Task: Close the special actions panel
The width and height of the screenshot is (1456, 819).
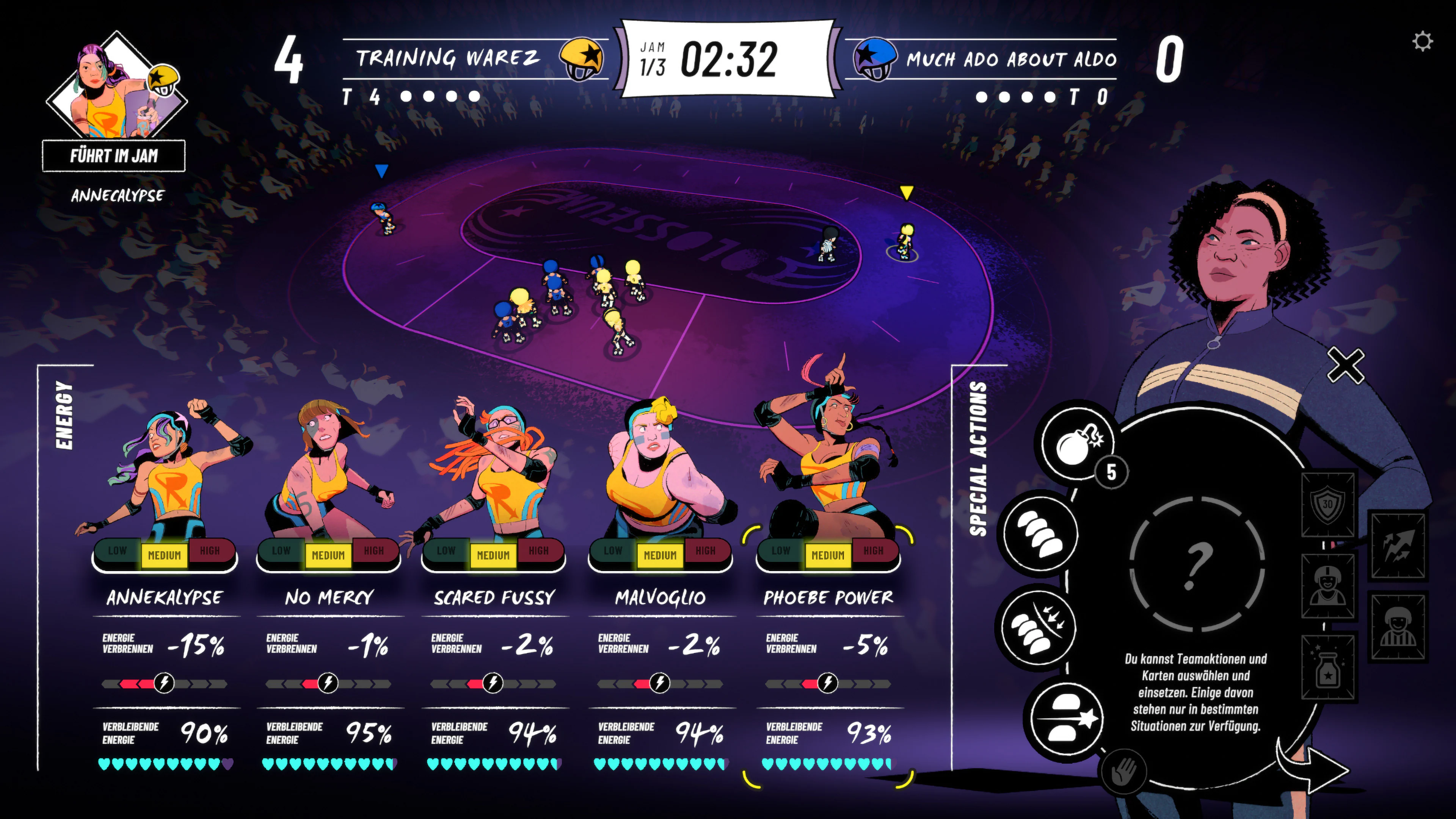Action: (1345, 366)
